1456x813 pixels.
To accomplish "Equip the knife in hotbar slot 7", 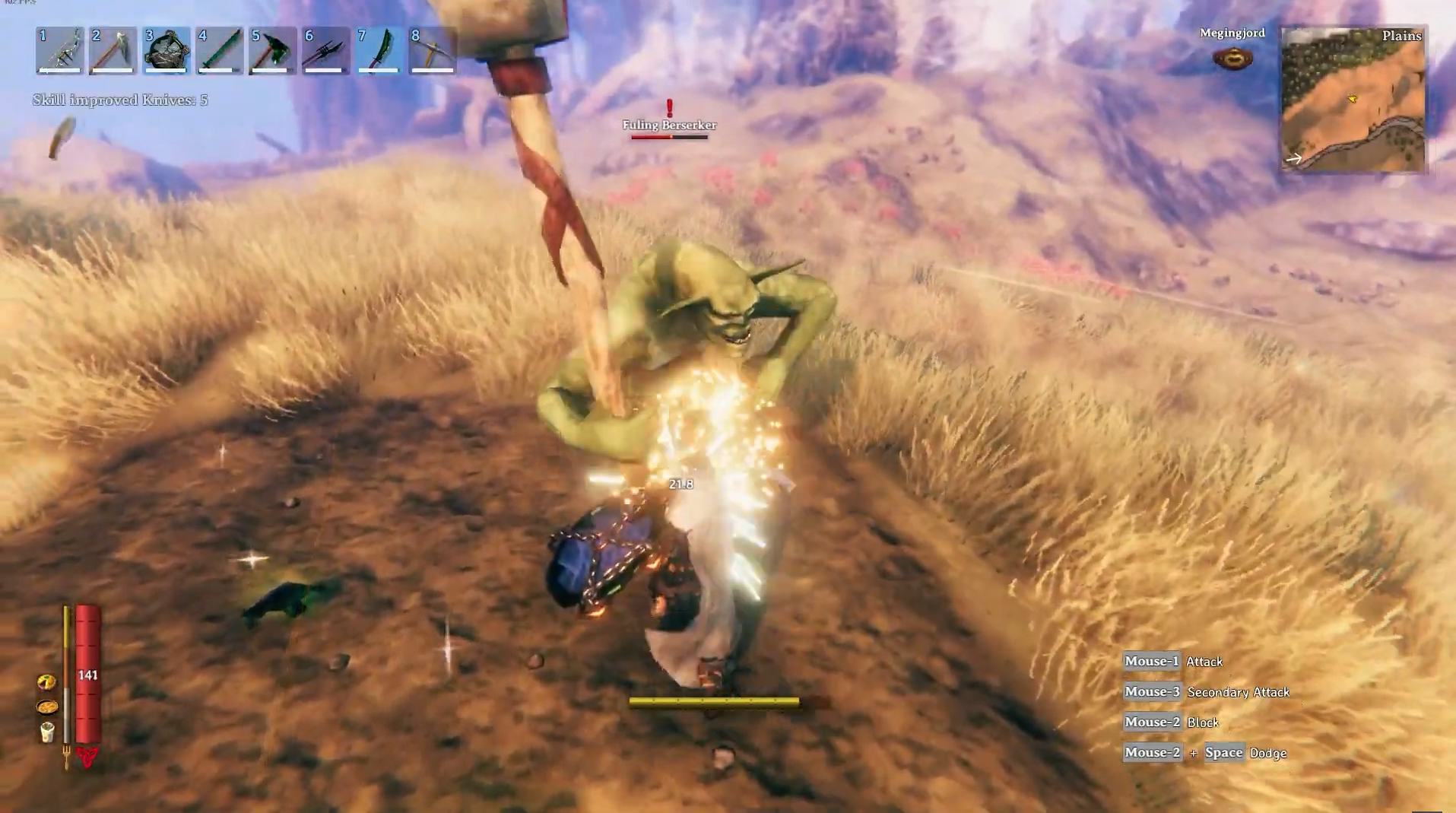I will tap(378, 51).
